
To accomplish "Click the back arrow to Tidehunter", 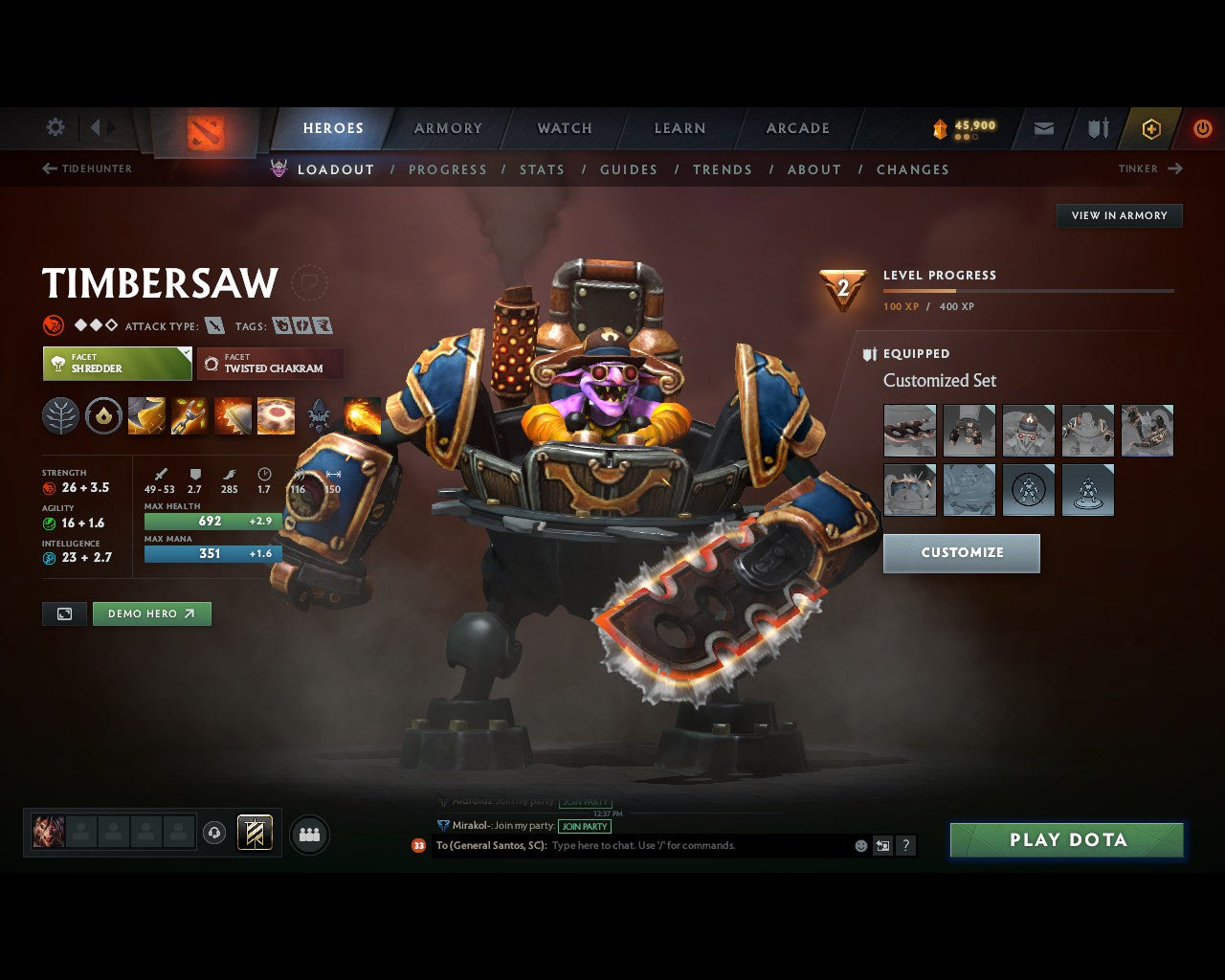I will 48,168.
